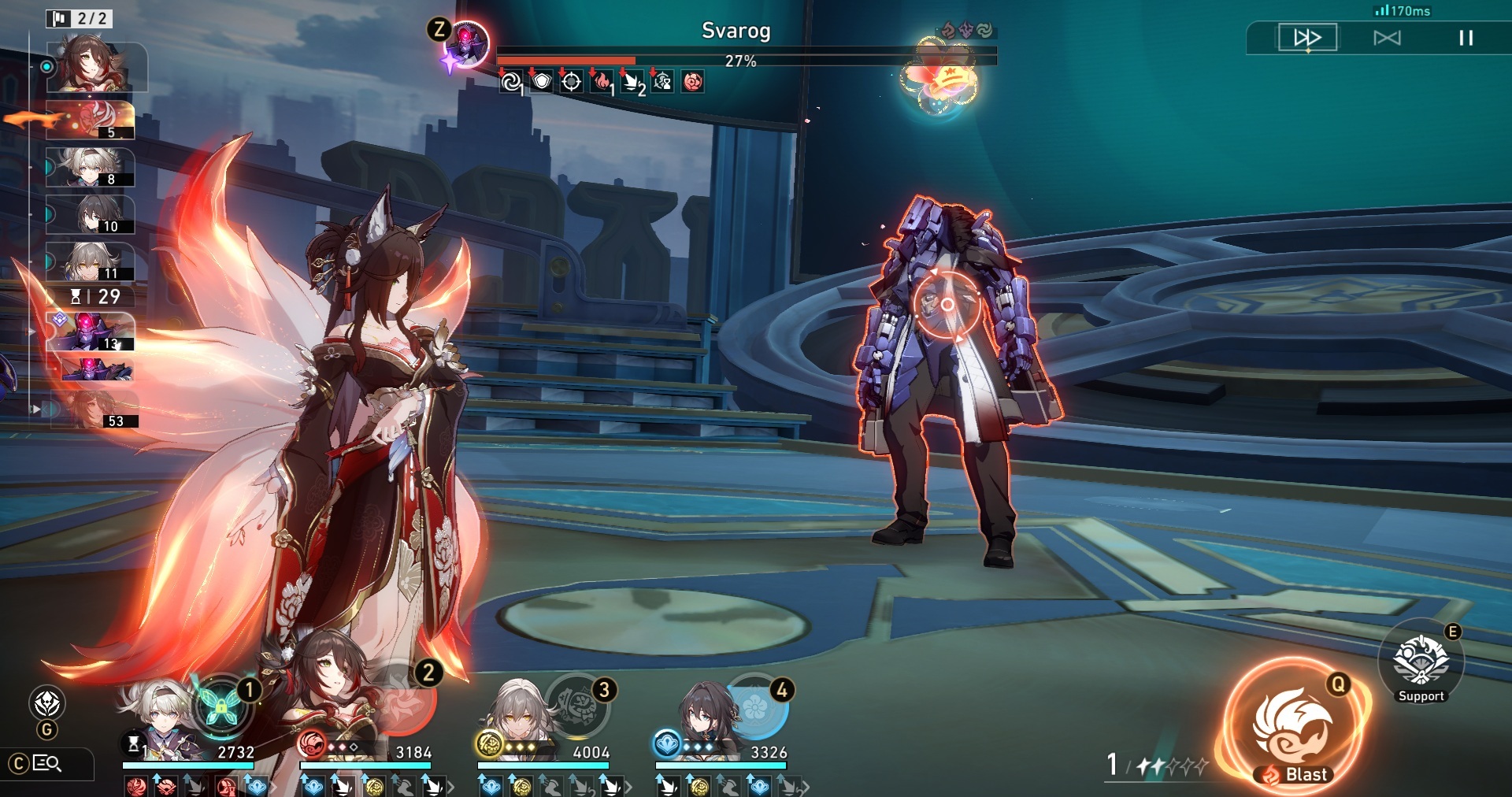The image size is (1512, 797).
Task: Pause the battle
Action: (x=1466, y=38)
